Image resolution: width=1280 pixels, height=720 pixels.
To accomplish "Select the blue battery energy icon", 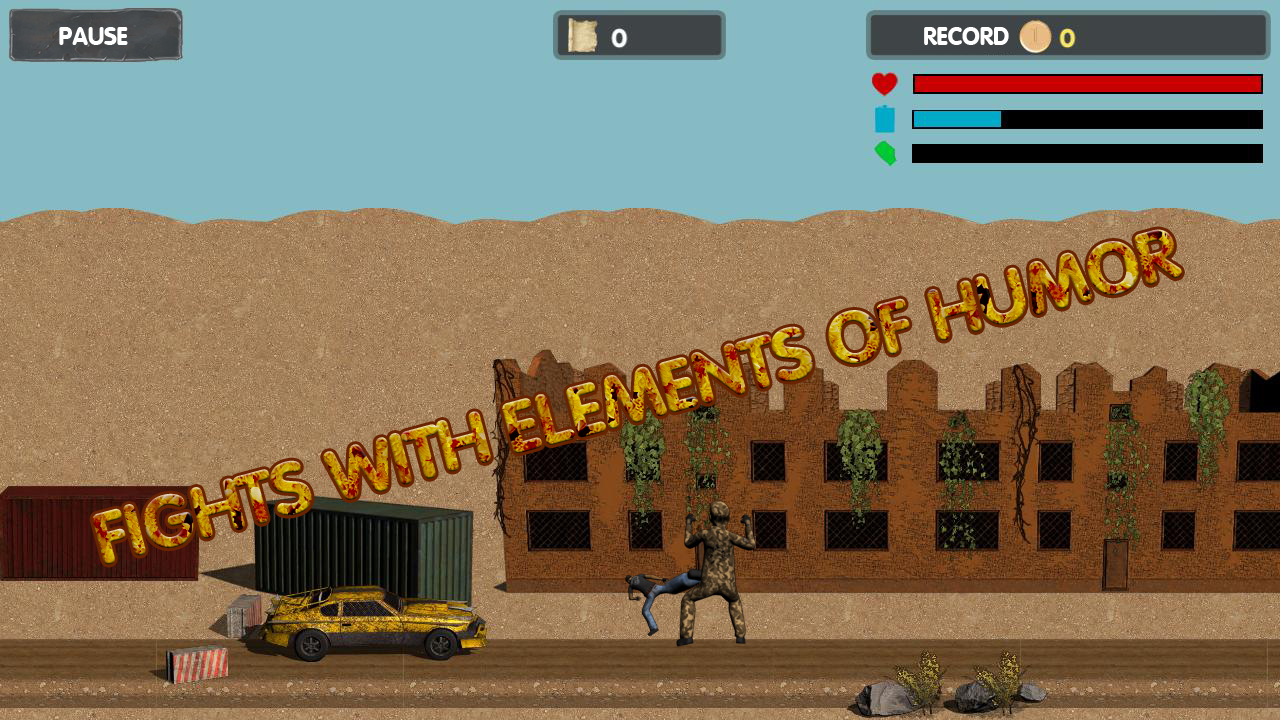I will point(885,119).
